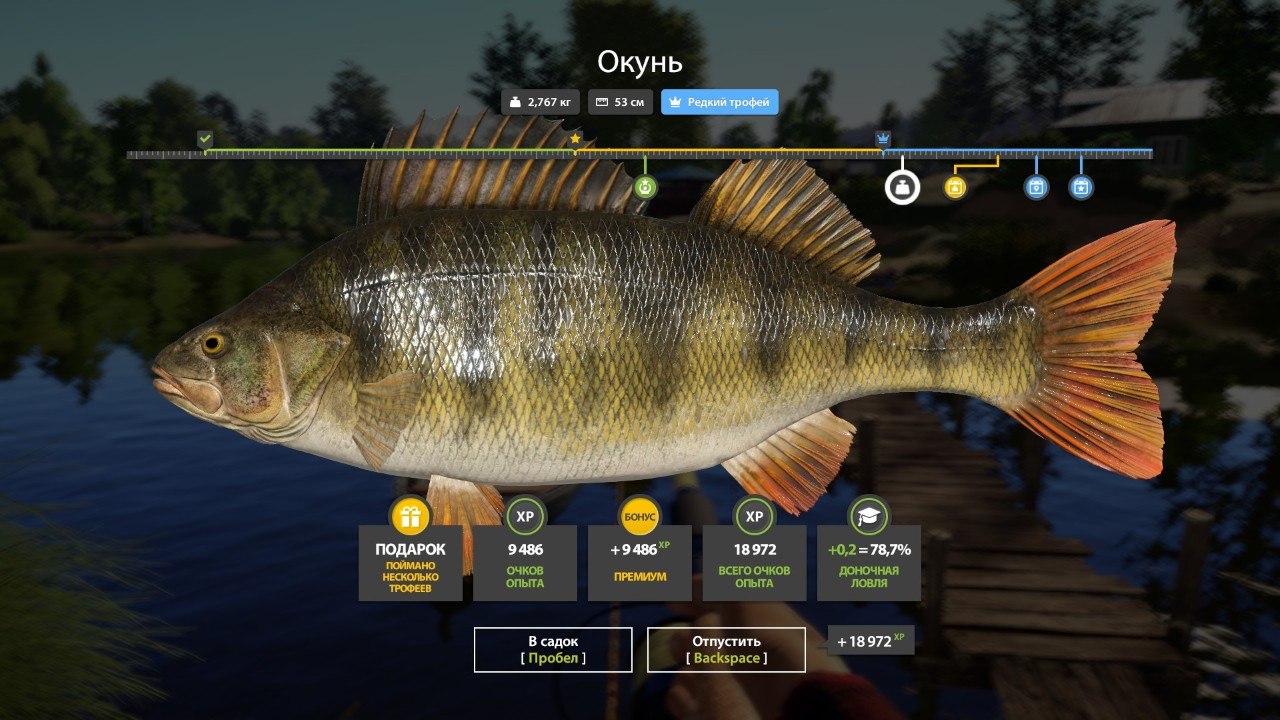Click the yellow gift icon above ПОДАРОК
The width and height of the screenshot is (1280, 720).
409,517
